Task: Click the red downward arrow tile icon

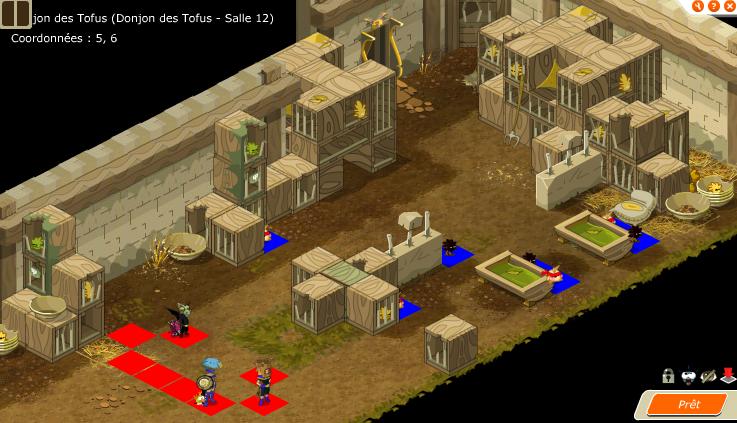Action: (728, 376)
